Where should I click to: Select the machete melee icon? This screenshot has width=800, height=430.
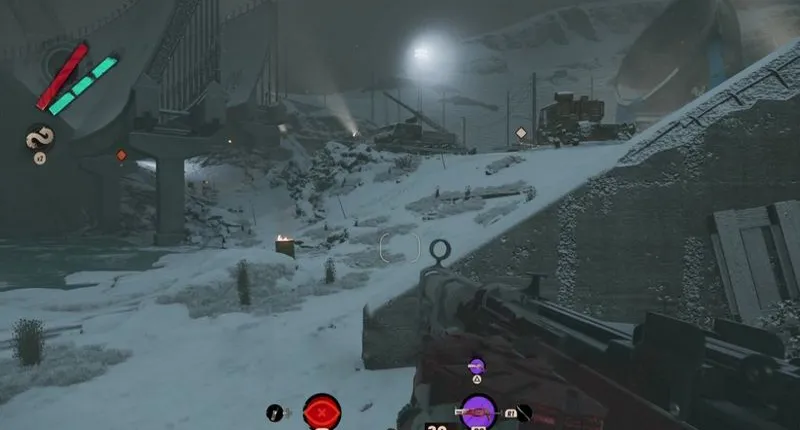(521, 411)
